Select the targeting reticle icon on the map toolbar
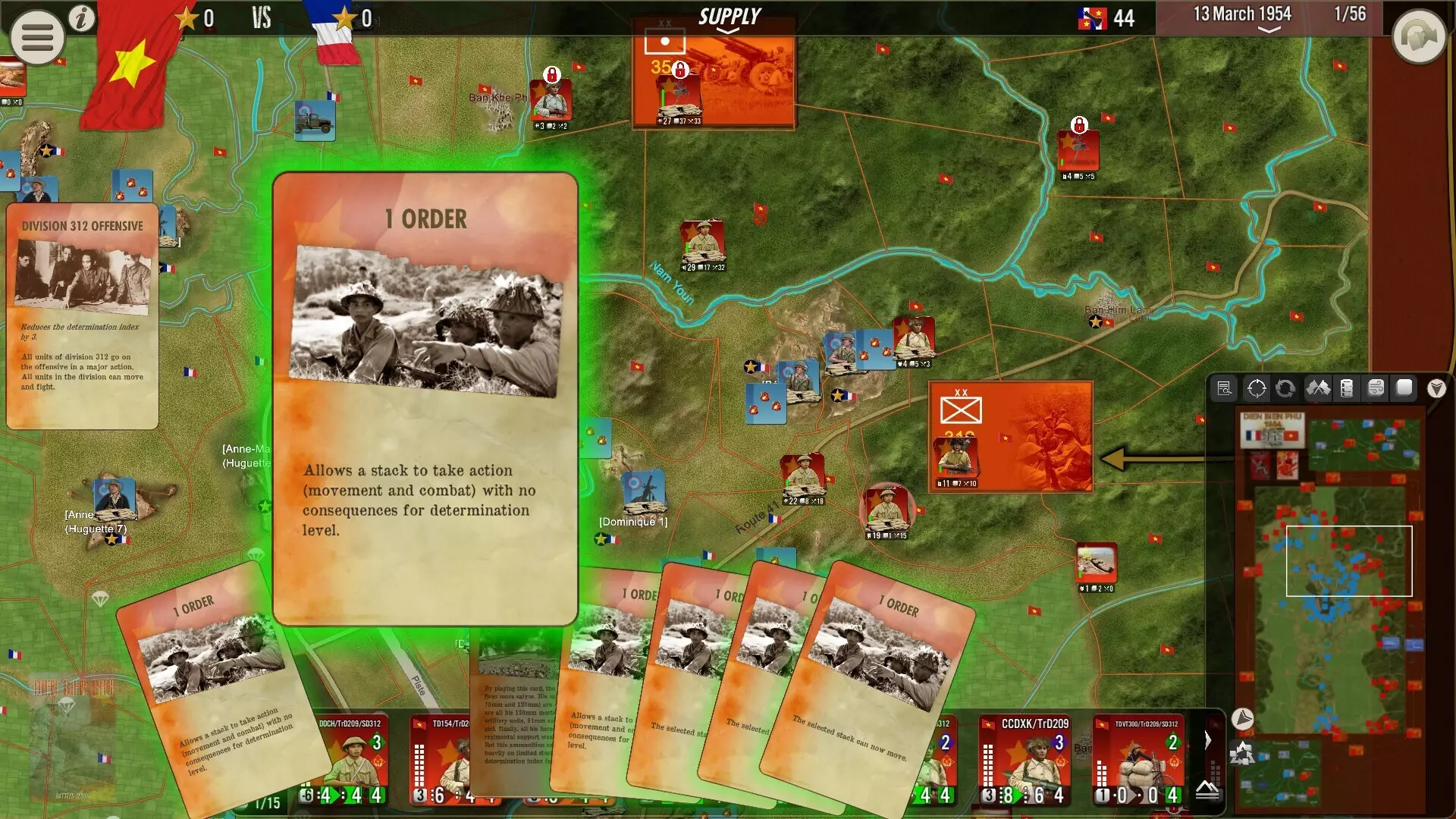The image size is (1456, 819). pos(1256,388)
